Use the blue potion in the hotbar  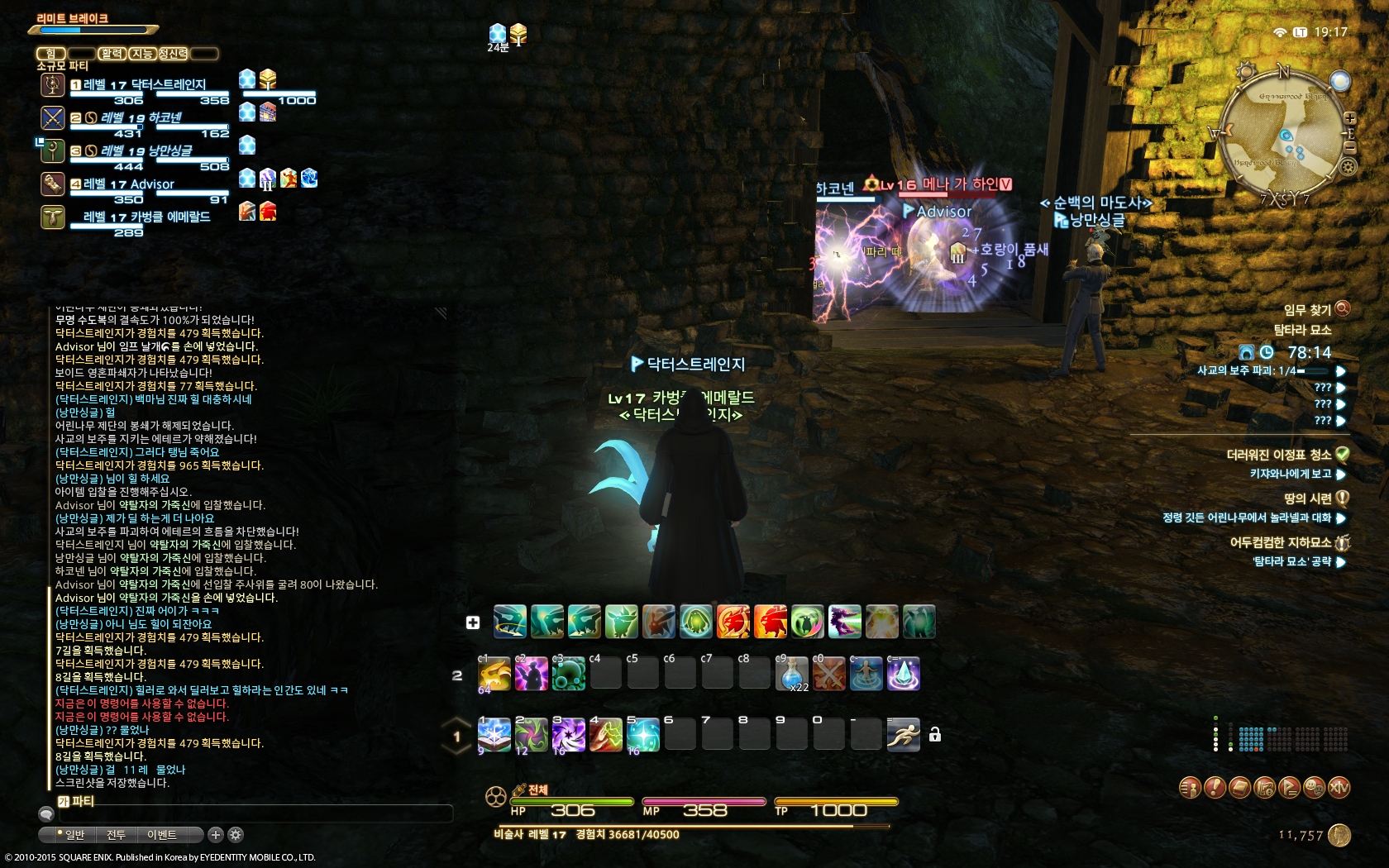pyautogui.click(x=792, y=674)
